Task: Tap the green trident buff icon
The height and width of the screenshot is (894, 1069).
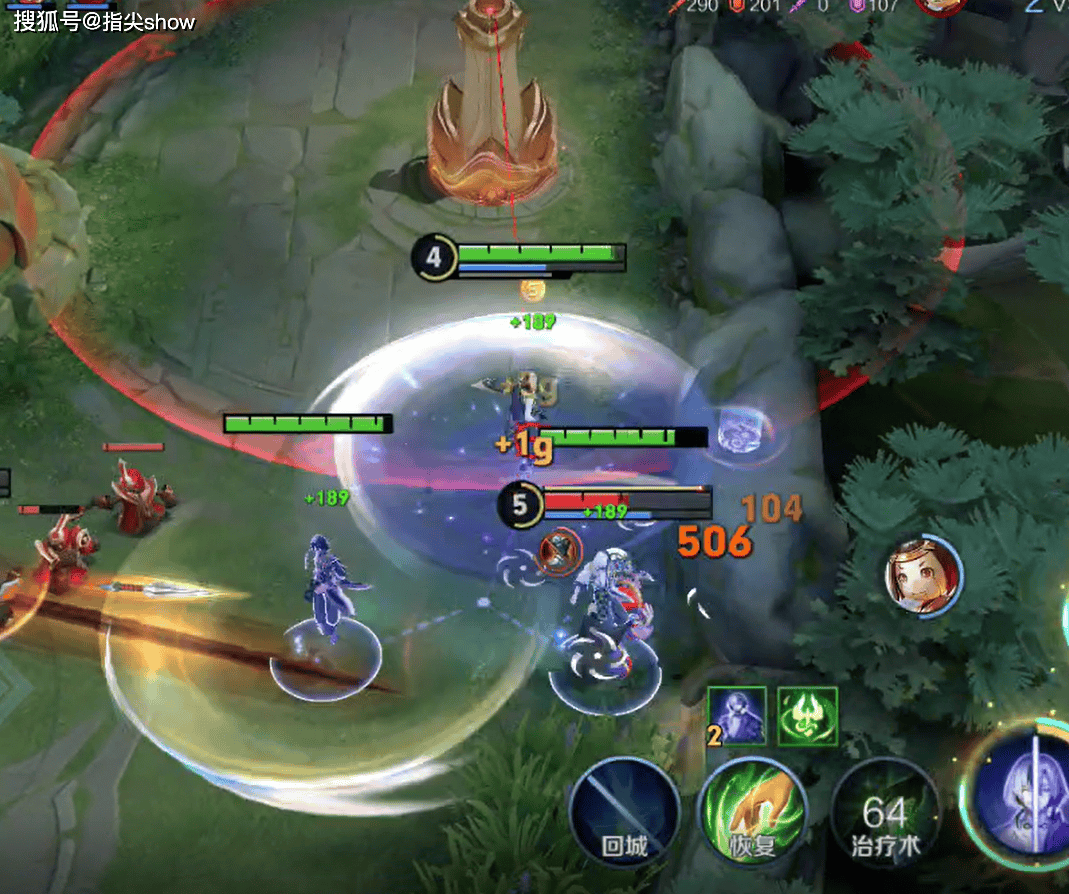Action: [x=807, y=715]
